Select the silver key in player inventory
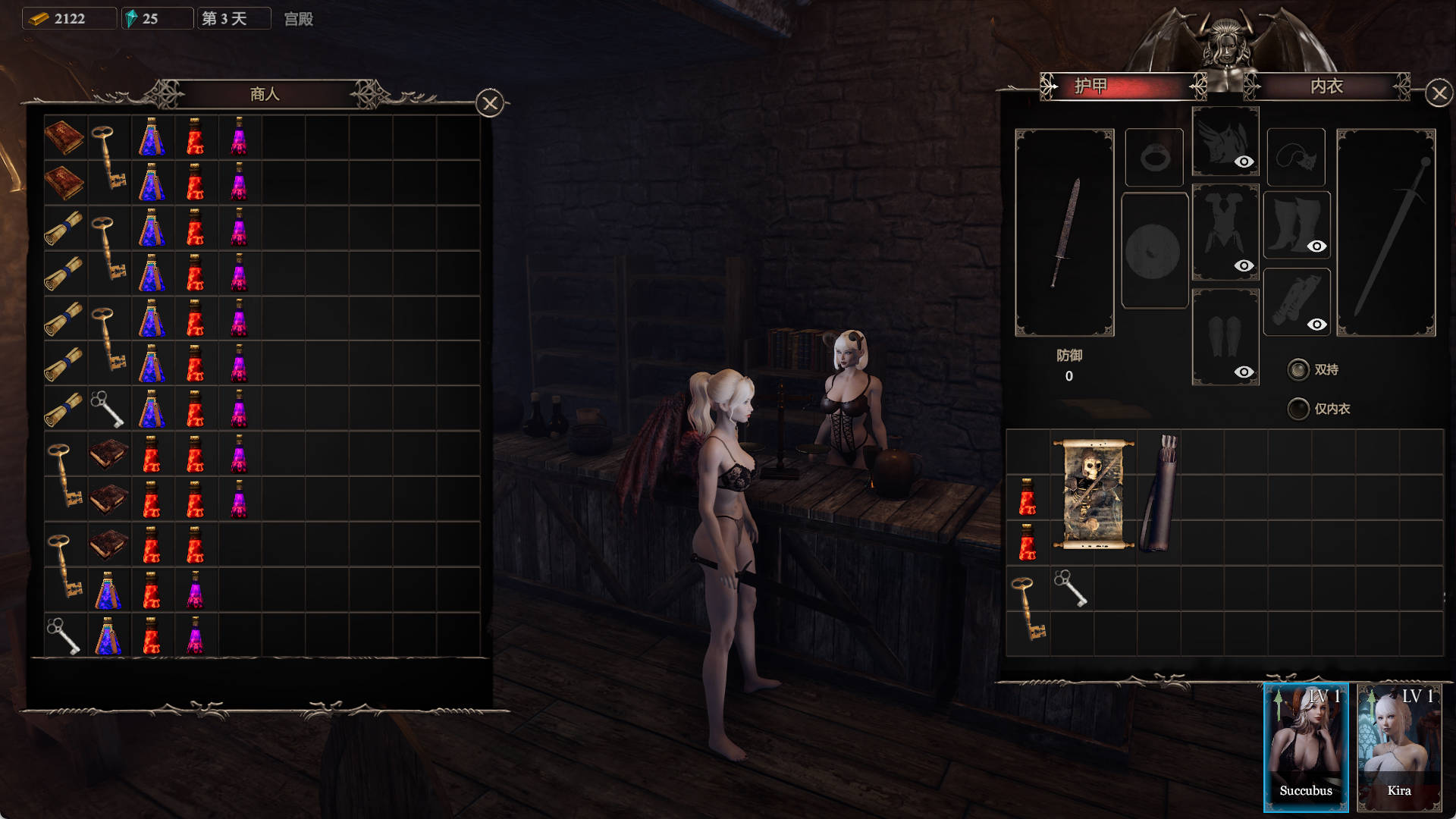Image resolution: width=1456 pixels, height=819 pixels. pyautogui.click(x=1071, y=588)
